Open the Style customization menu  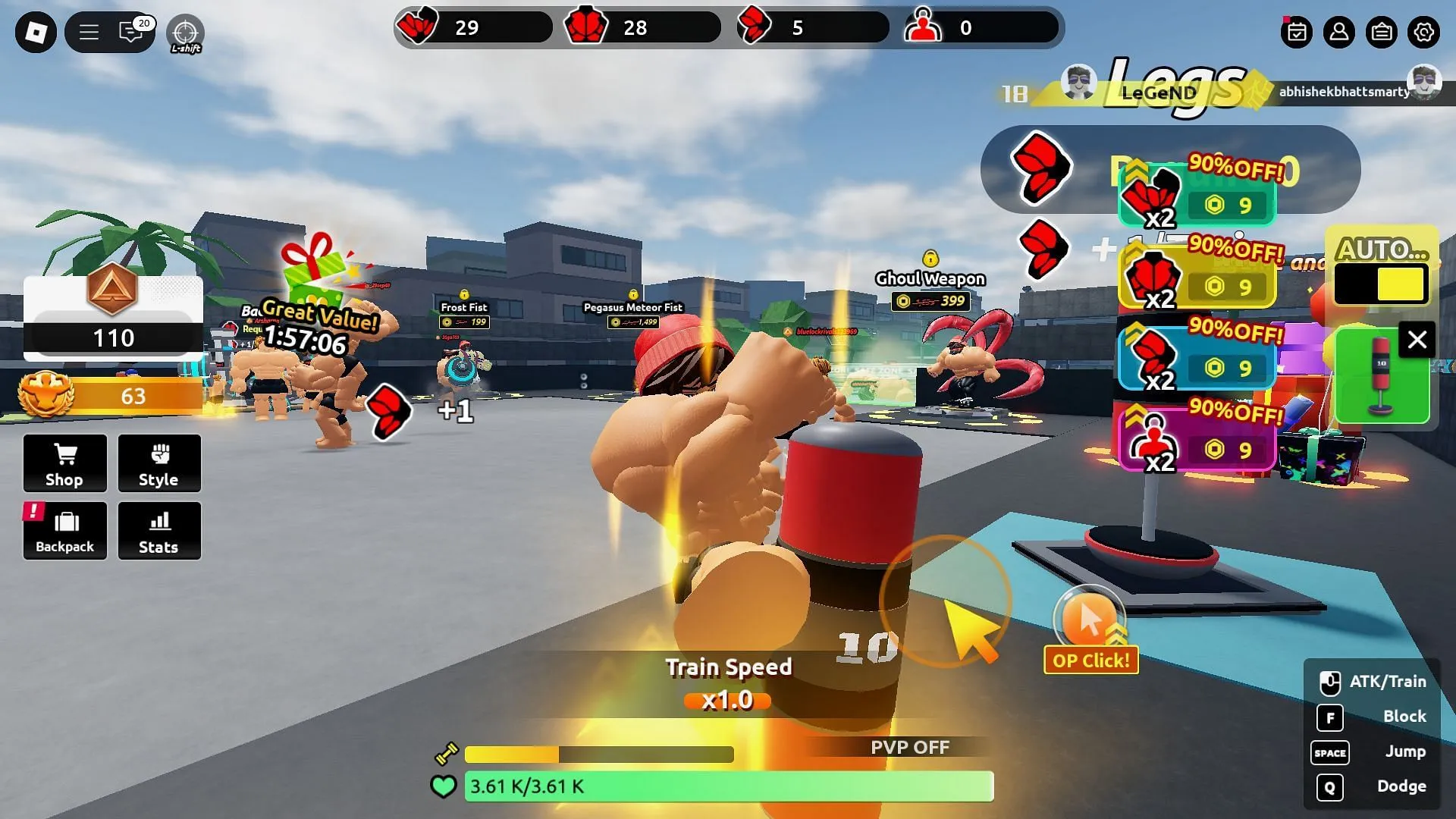coord(159,463)
